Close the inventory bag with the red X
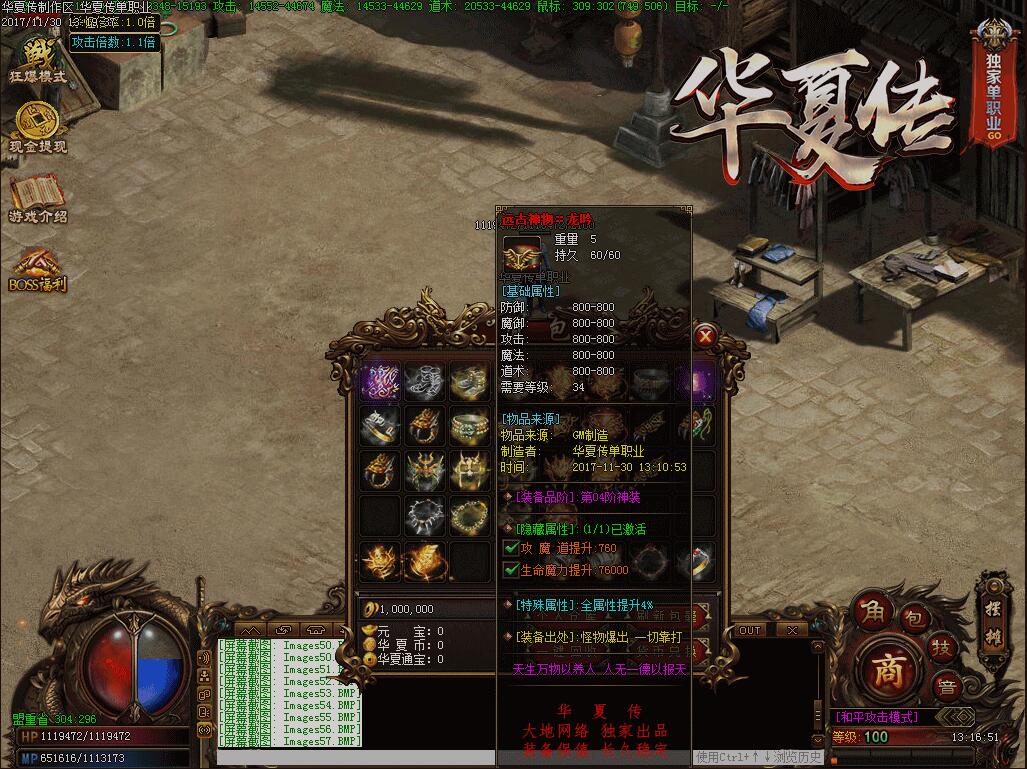This screenshot has height=769, width=1027. coord(706,336)
